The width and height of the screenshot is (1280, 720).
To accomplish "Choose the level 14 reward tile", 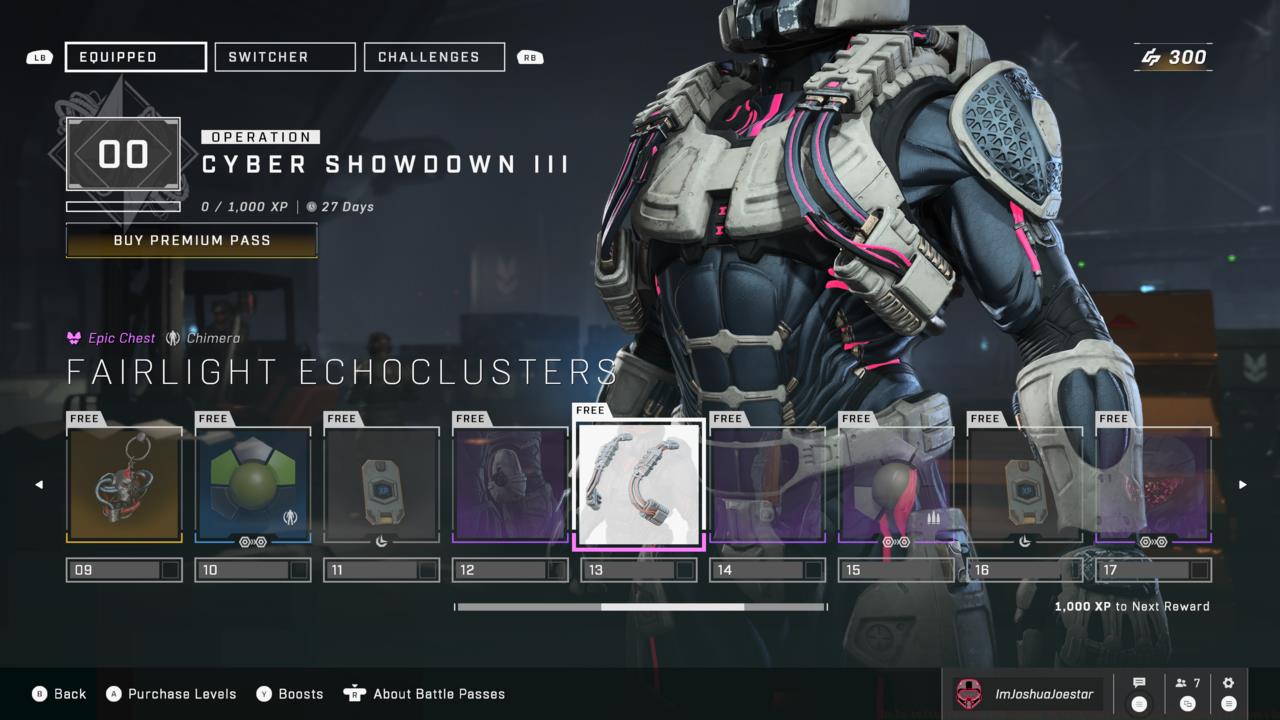I will (767, 485).
